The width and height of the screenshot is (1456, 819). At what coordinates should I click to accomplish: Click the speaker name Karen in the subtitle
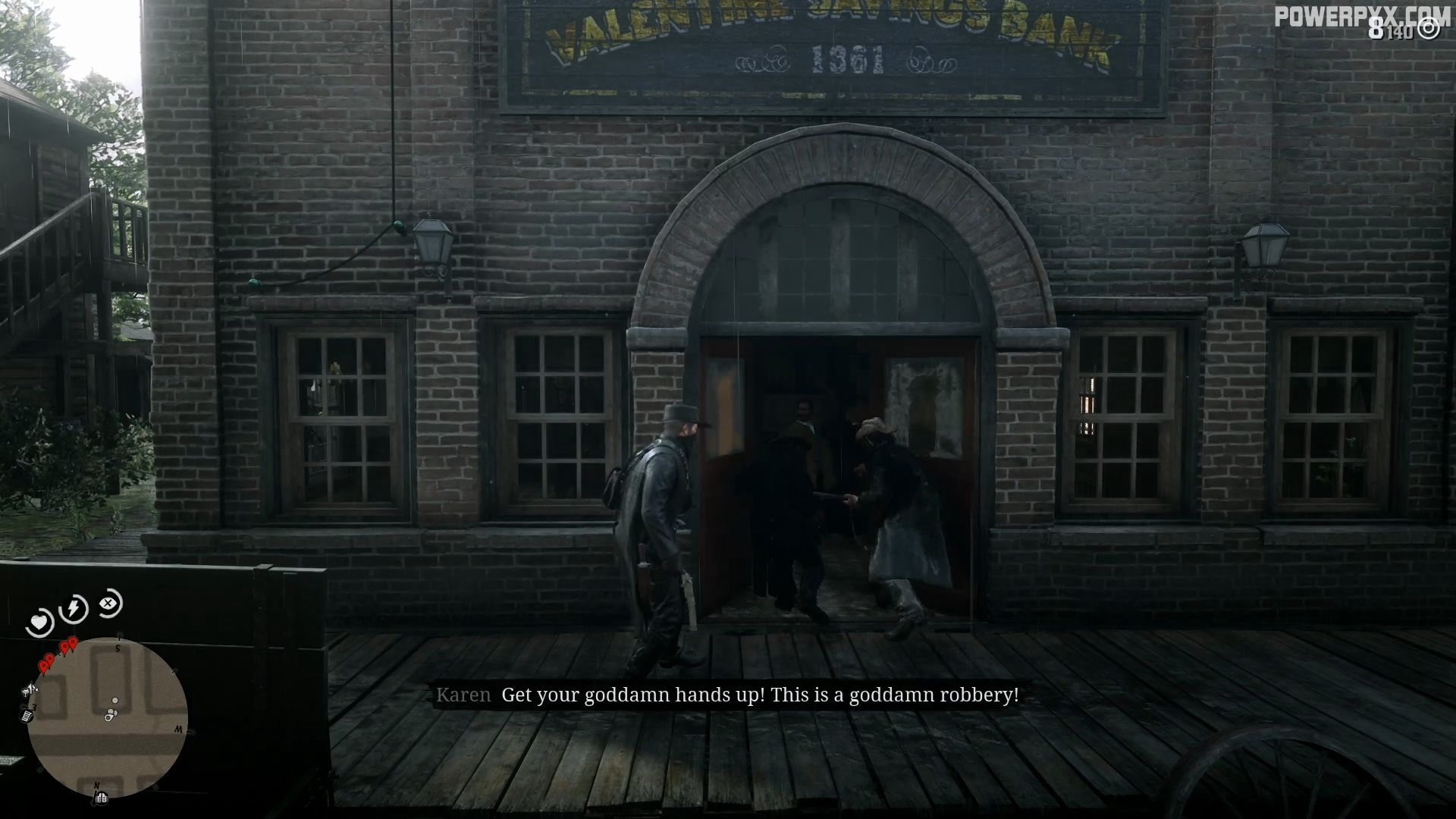(464, 694)
